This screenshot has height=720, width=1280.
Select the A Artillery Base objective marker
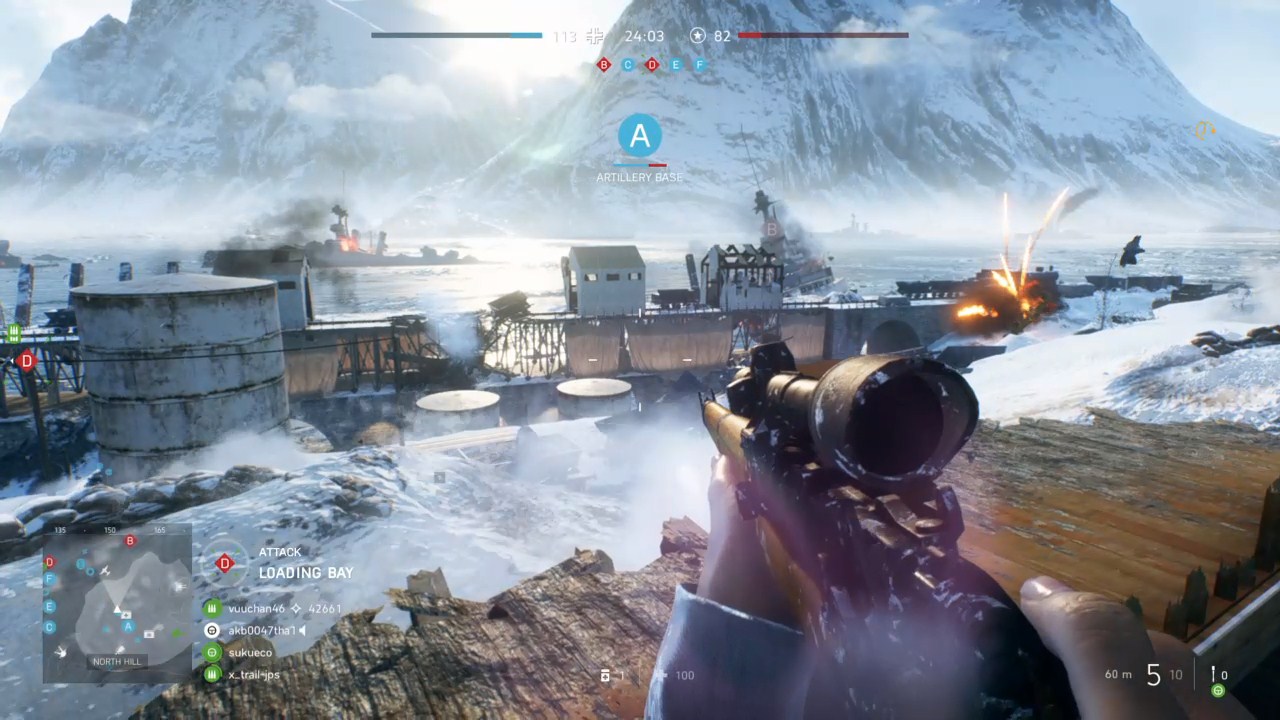(640, 136)
